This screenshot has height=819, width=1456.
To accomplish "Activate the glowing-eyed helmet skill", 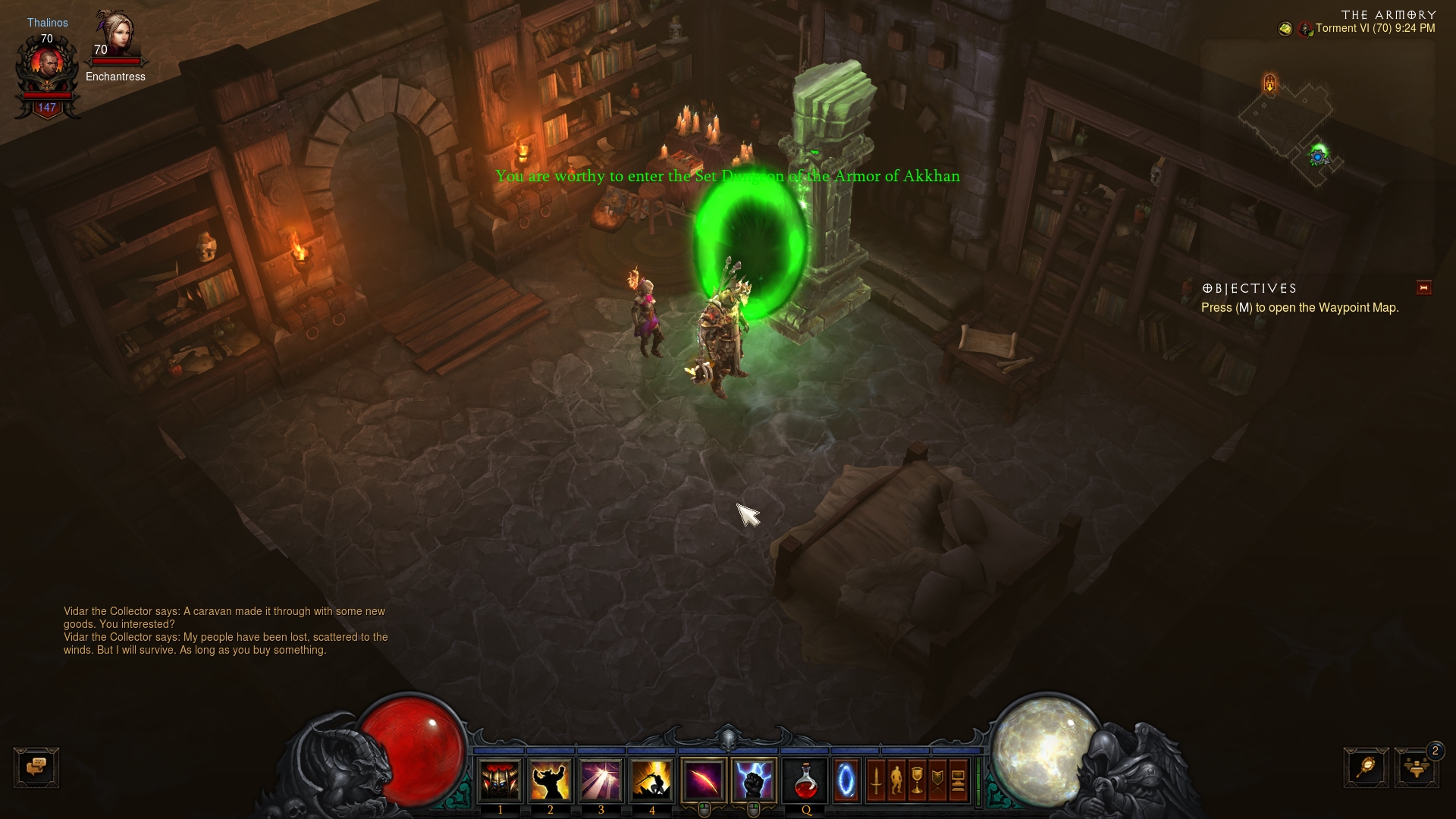I will coord(500,780).
